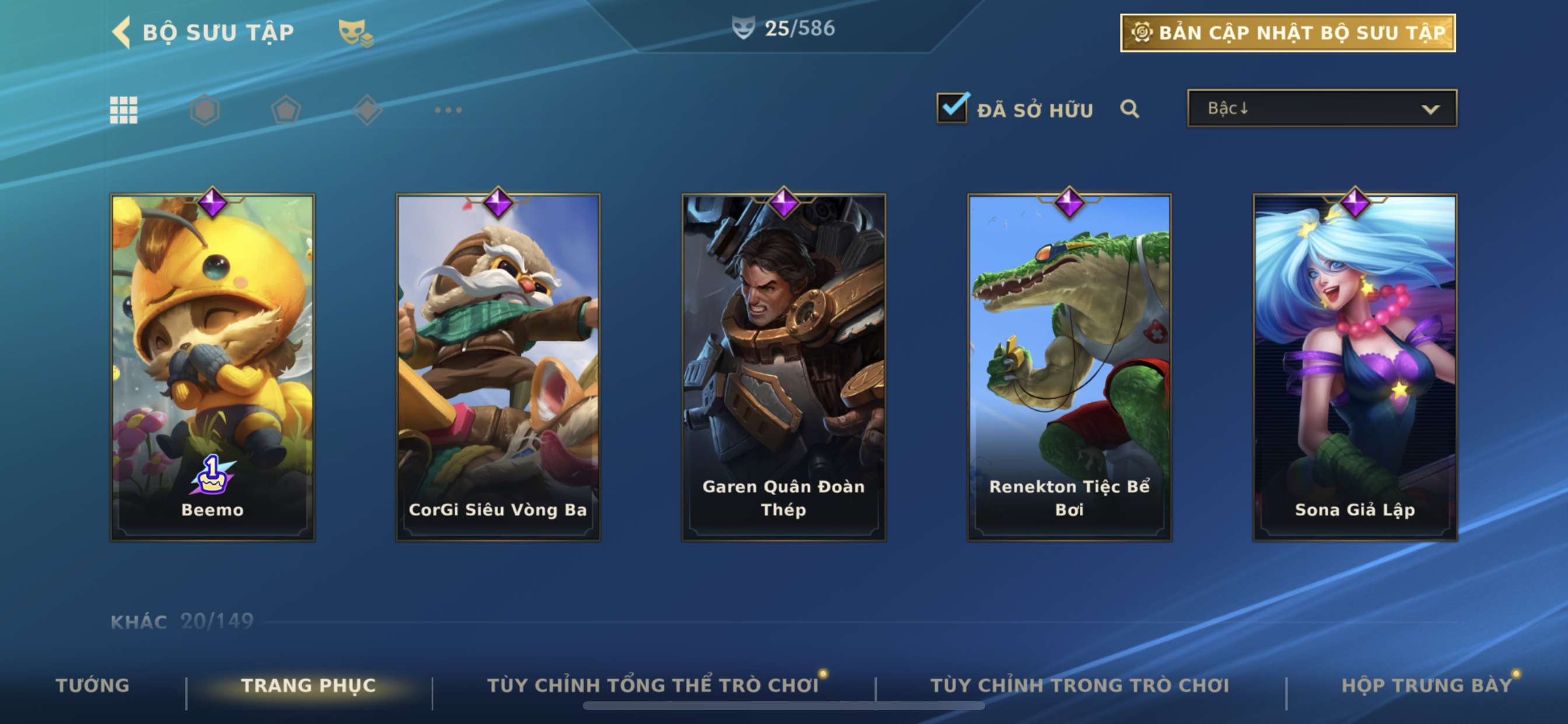Choose the hexagon rarity filter
This screenshot has width=1568, height=724.
205,110
